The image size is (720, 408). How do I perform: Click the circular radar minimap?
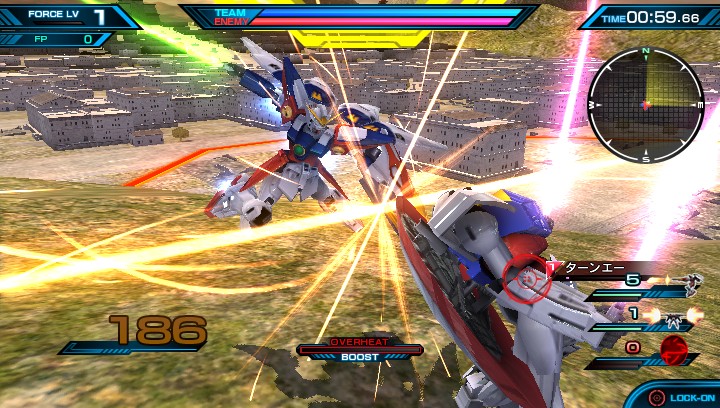646,104
